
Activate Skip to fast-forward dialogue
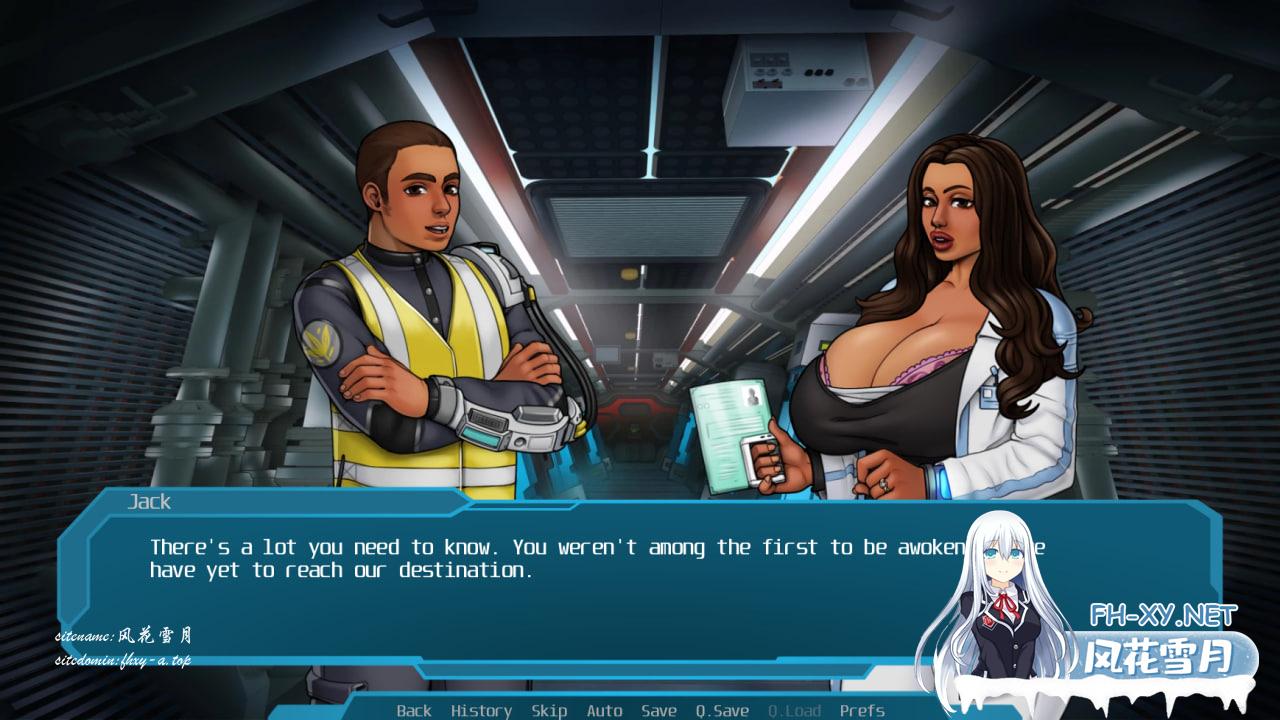(x=549, y=710)
